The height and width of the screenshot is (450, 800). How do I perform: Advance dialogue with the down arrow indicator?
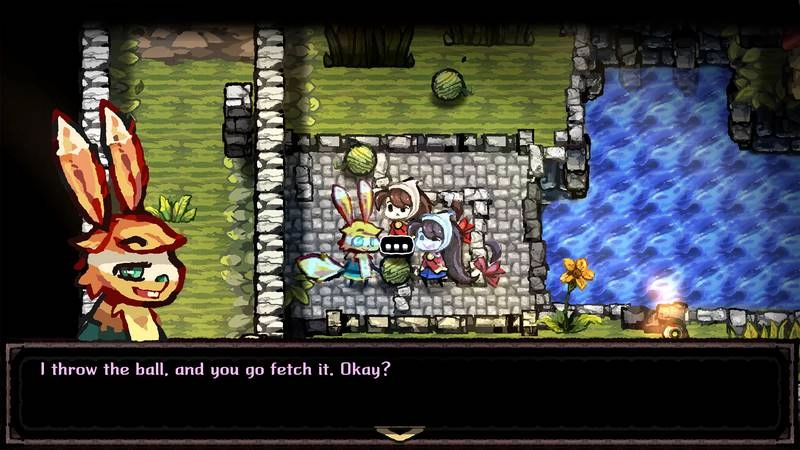coord(399,433)
